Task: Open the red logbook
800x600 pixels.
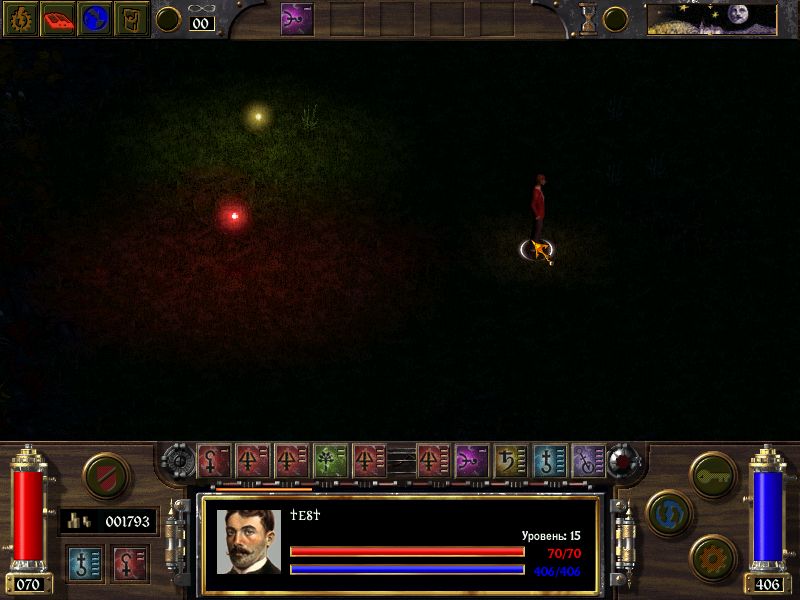Action: pos(58,18)
